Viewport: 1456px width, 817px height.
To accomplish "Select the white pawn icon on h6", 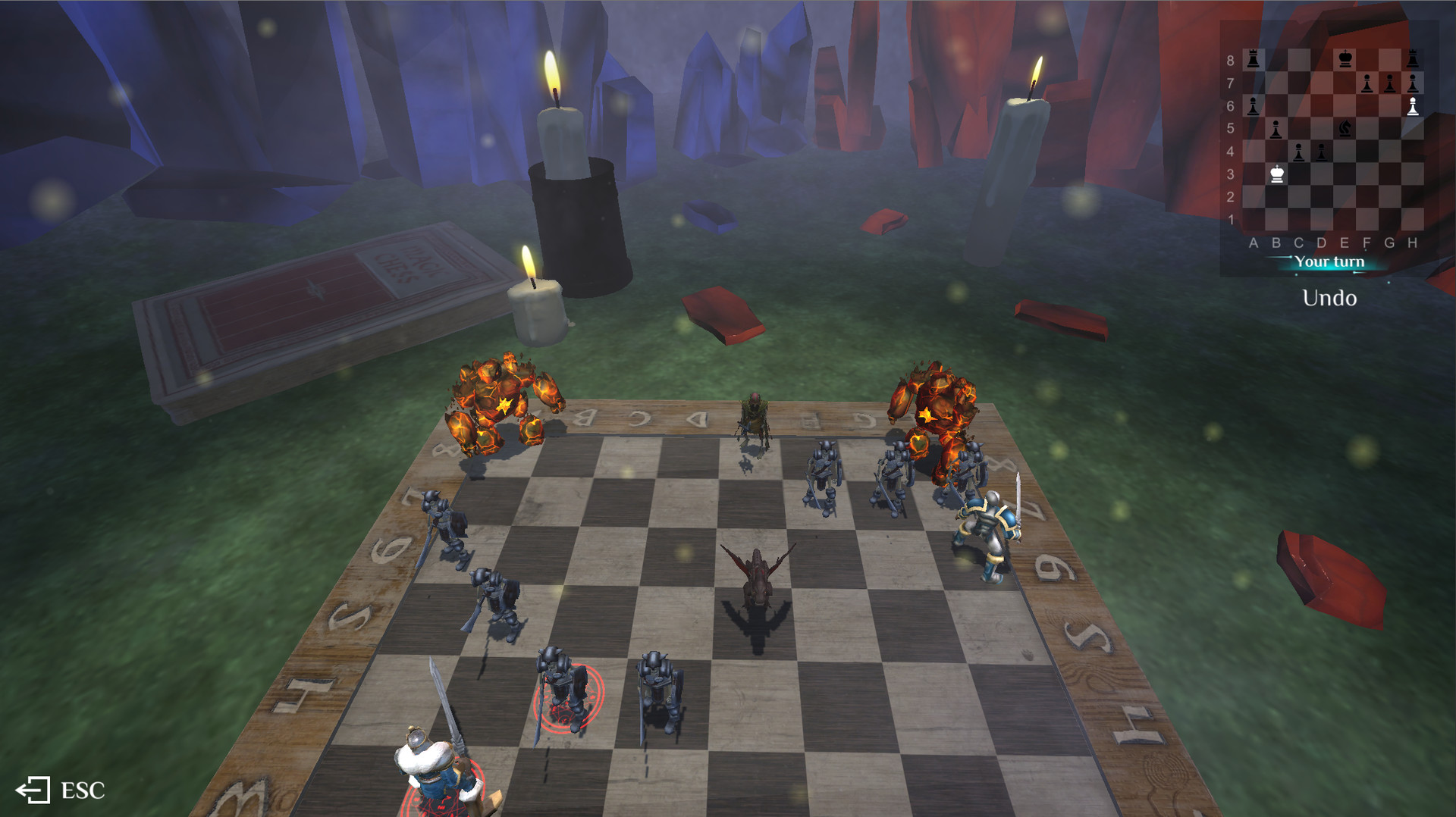I will tap(1413, 105).
